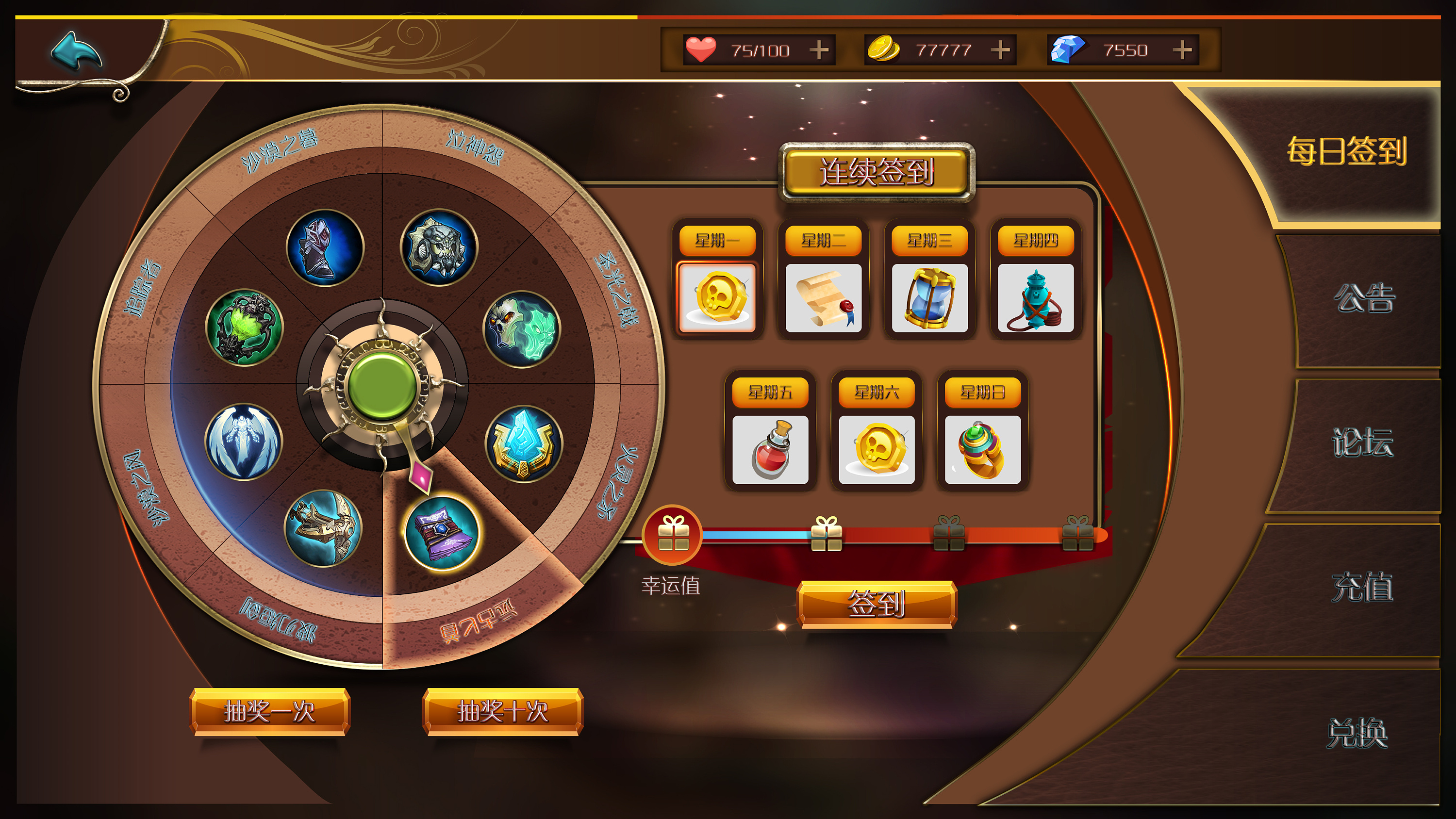The width and height of the screenshot is (1456, 819).
Task: Add diamonds using the plus button
Action: (x=1181, y=50)
